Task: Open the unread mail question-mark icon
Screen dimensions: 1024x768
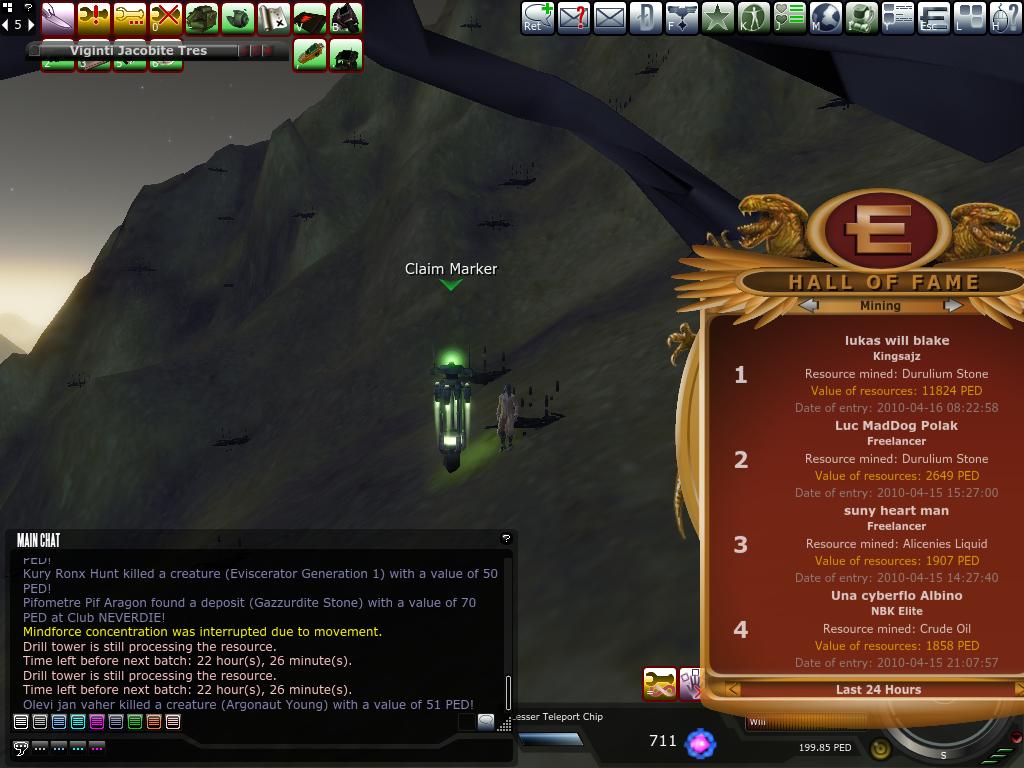Action: 573,18
